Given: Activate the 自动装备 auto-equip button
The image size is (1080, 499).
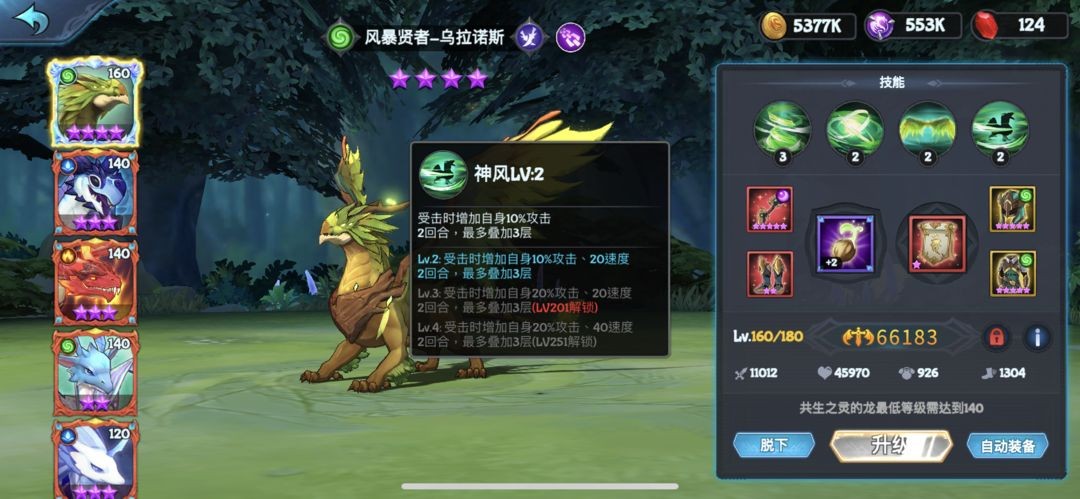Looking at the screenshot, I should pos(1006,445).
